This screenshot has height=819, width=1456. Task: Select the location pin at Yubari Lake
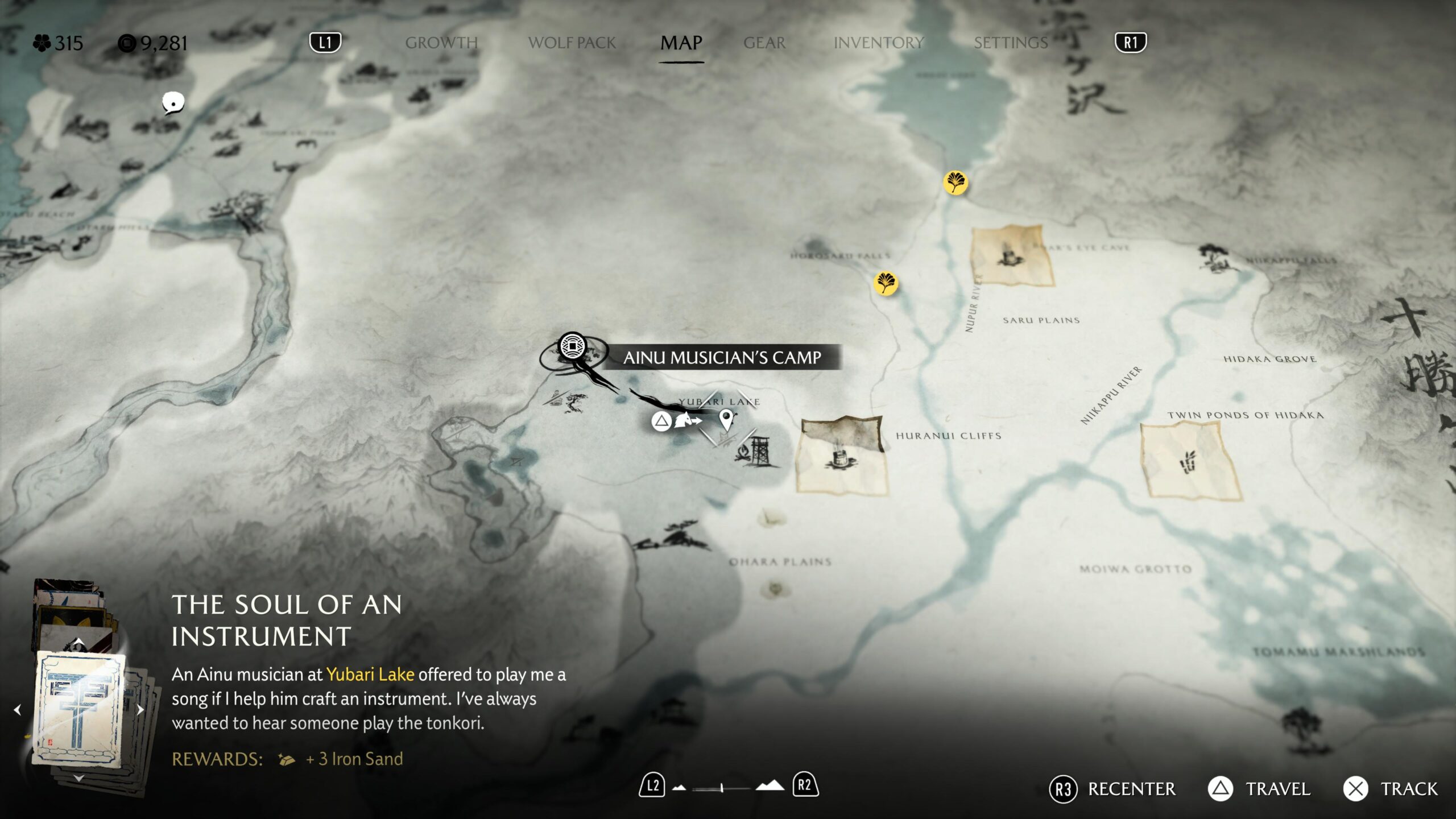726,420
